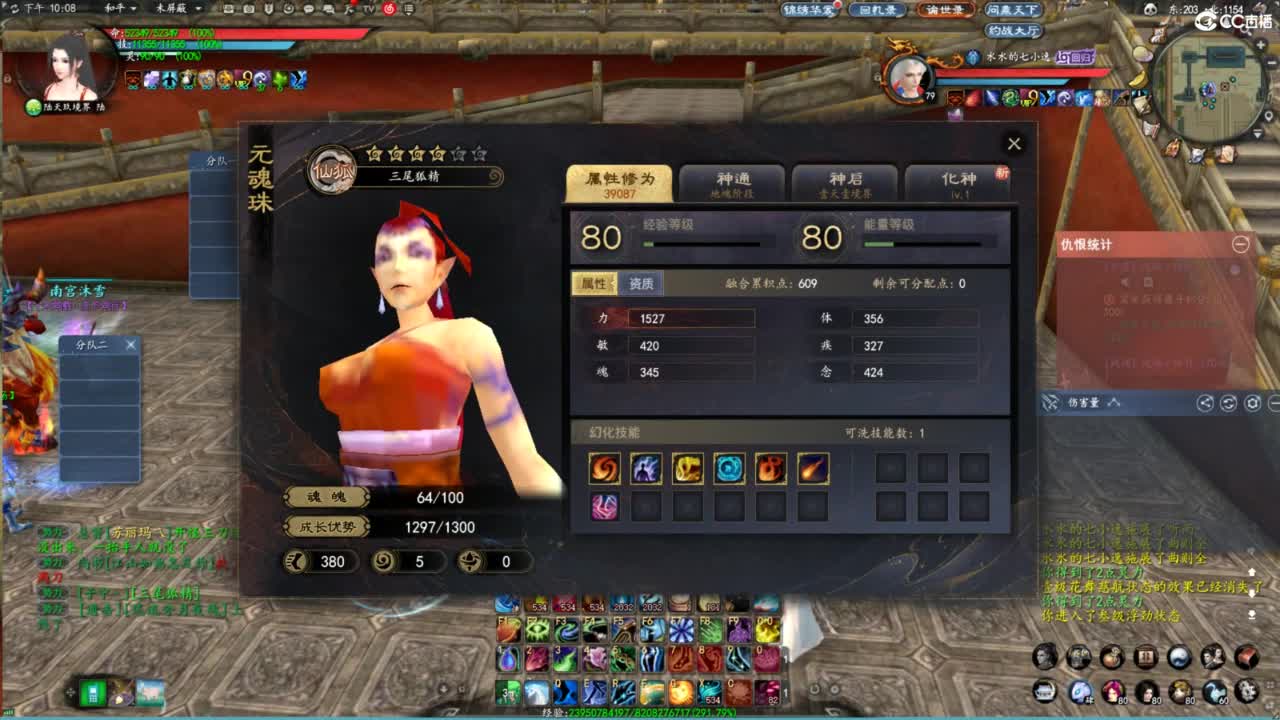Collapse the 仇恨统计 panel with its minus toggle

(1241, 244)
